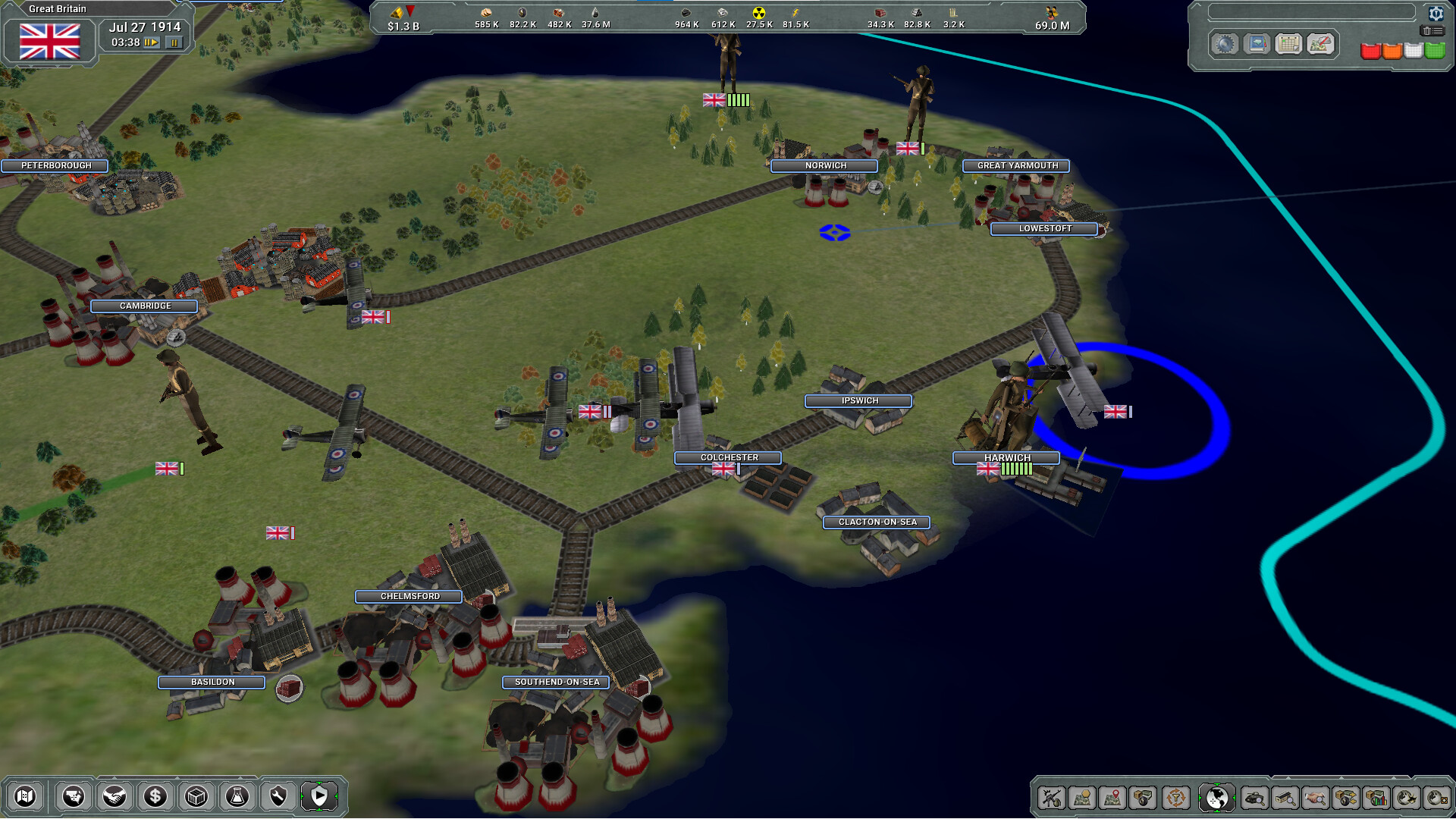The width and height of the screenshot is (1456, 819).
Task: Open the Research panel via the flask icon
Action: 237,797
